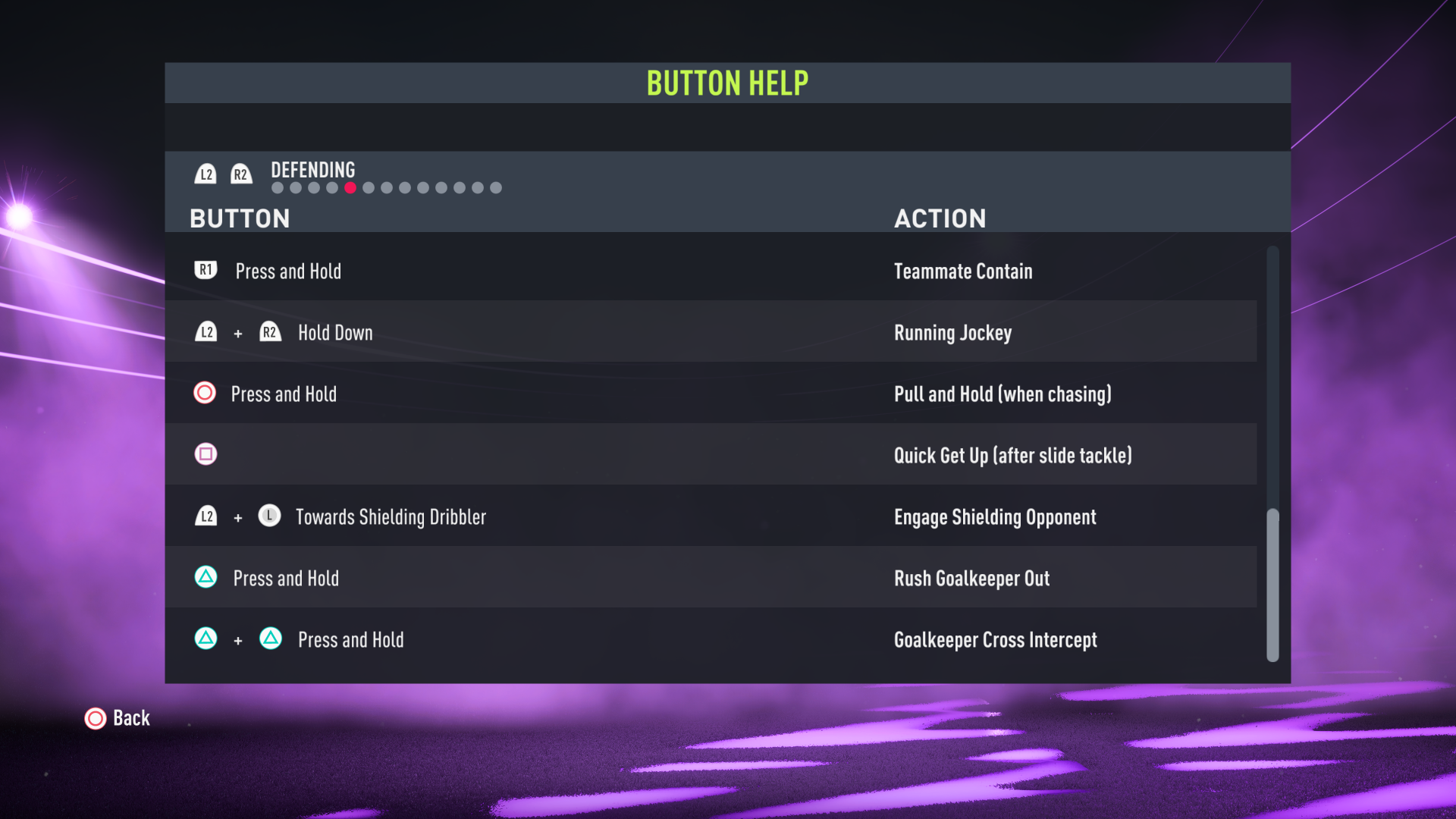Click the Circle icon next to Back
This screenshot has height=819, width=1456.
click(95, 718)
